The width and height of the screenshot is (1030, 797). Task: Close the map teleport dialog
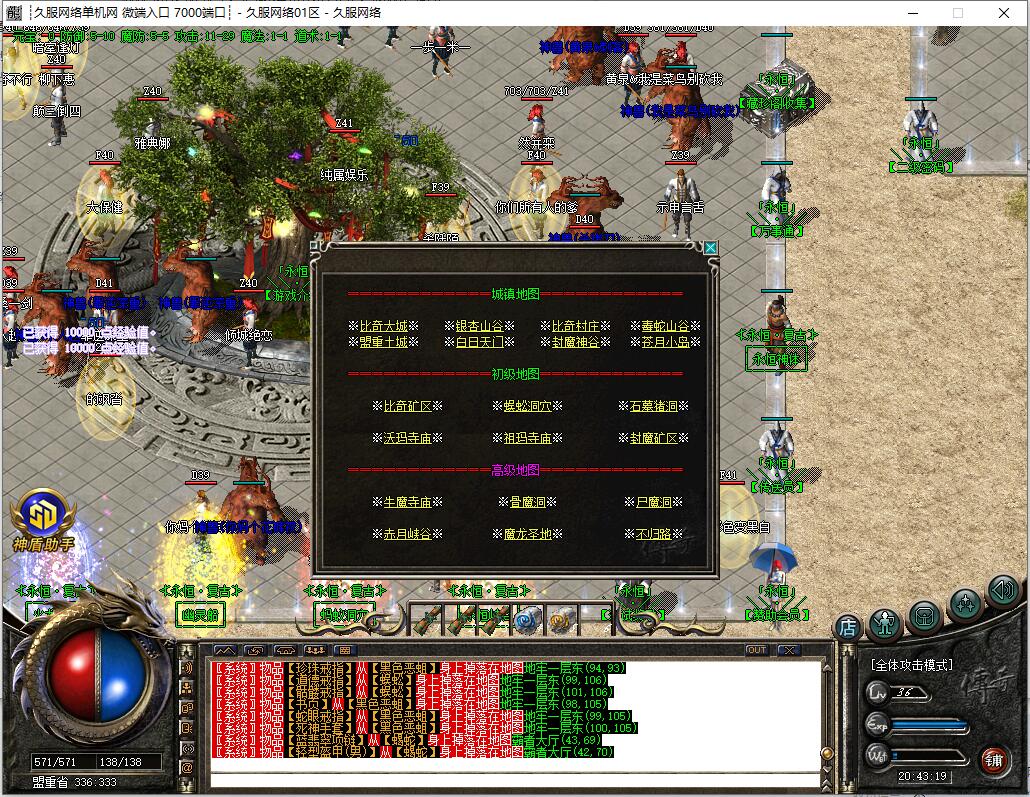[x=710, y=248]
